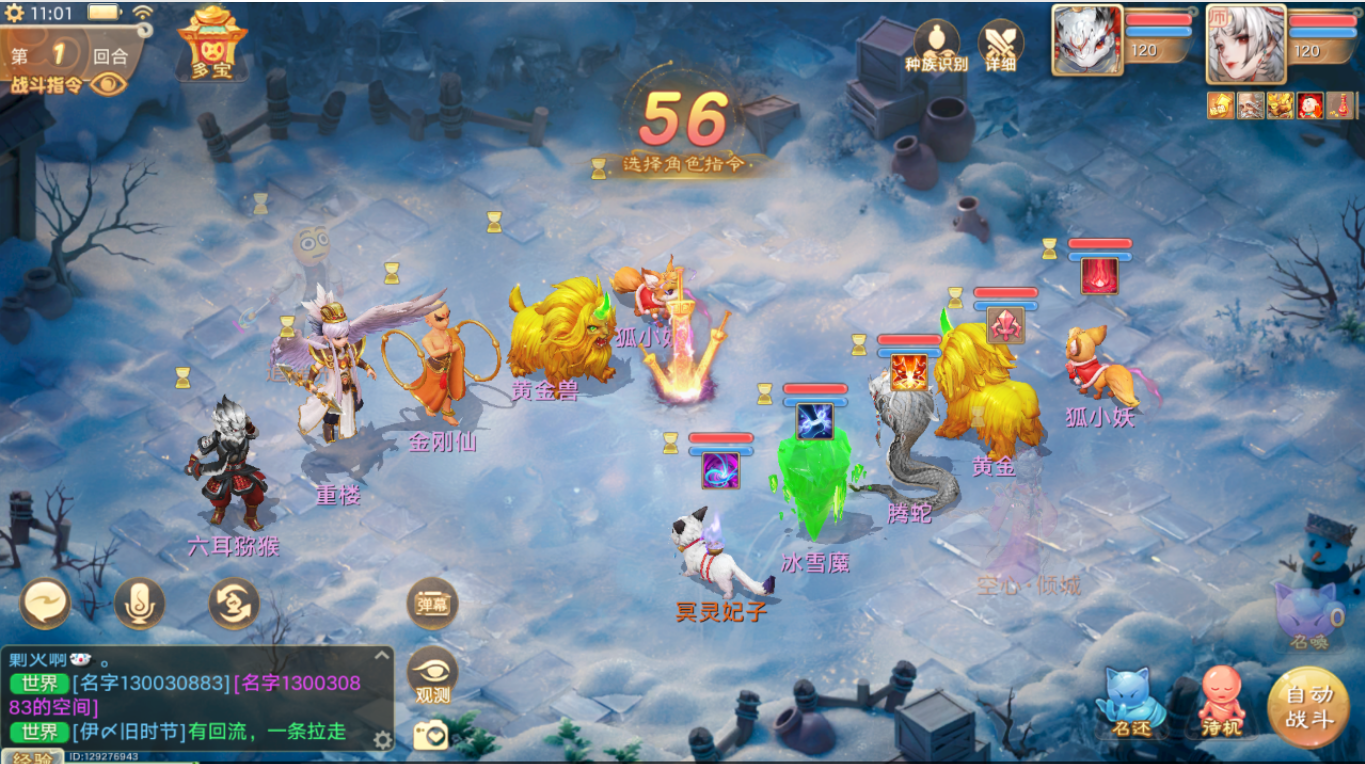The image size is (1365, 764).
Task: Turn on 自动战斗 auto battle
Action: tap(1308, 709)
